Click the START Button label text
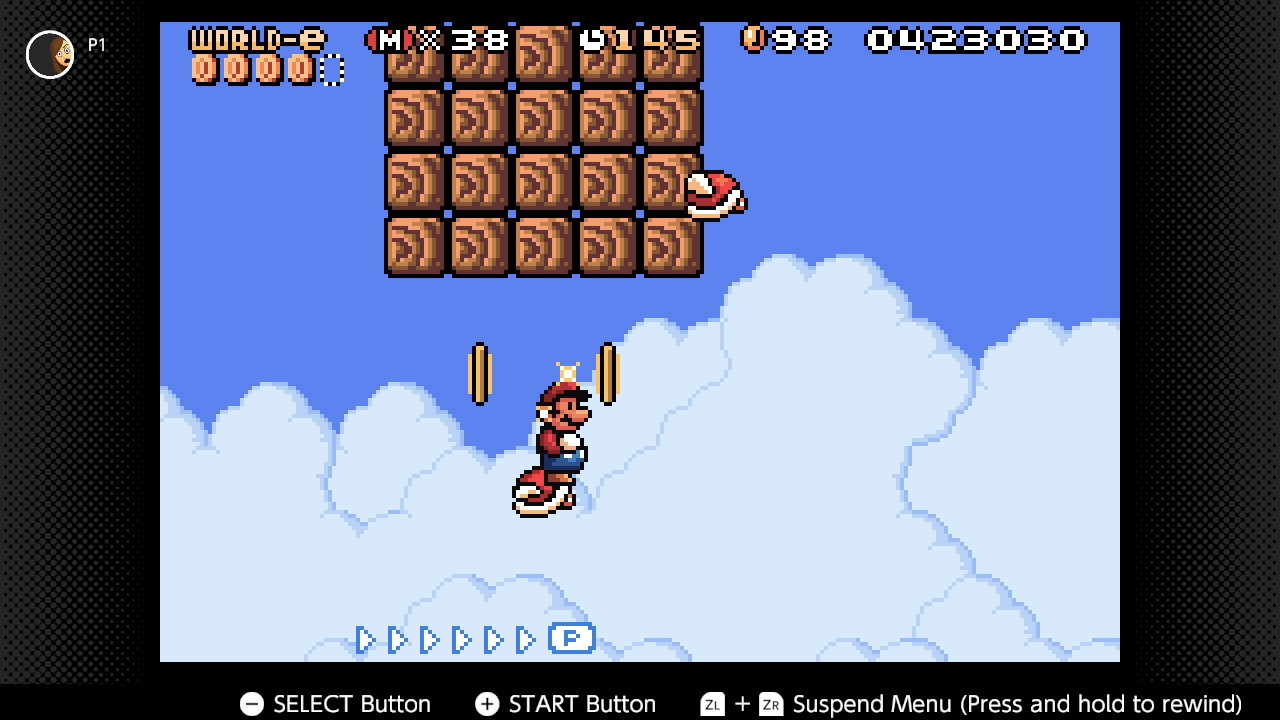This screenshot has height=720, width=1280. (583, 704)
